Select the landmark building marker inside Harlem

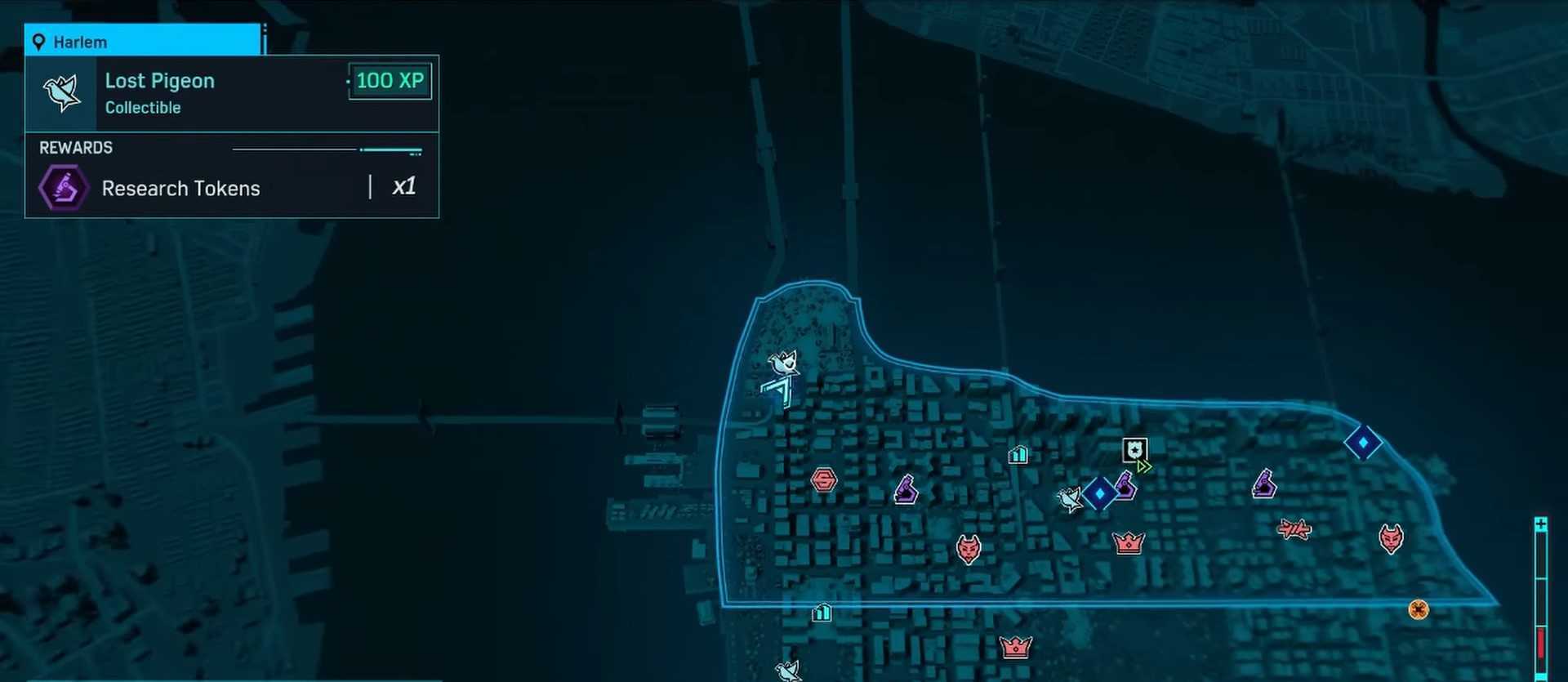point(1018,454)
